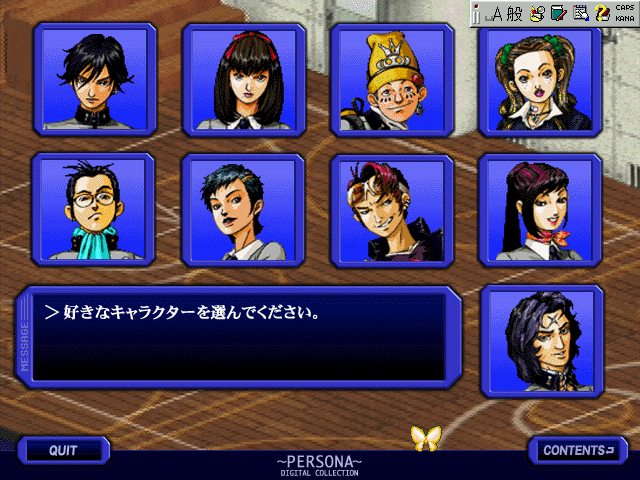Click the QUIT button
Screen dimensions: 640x480
[x=63, y=450]
